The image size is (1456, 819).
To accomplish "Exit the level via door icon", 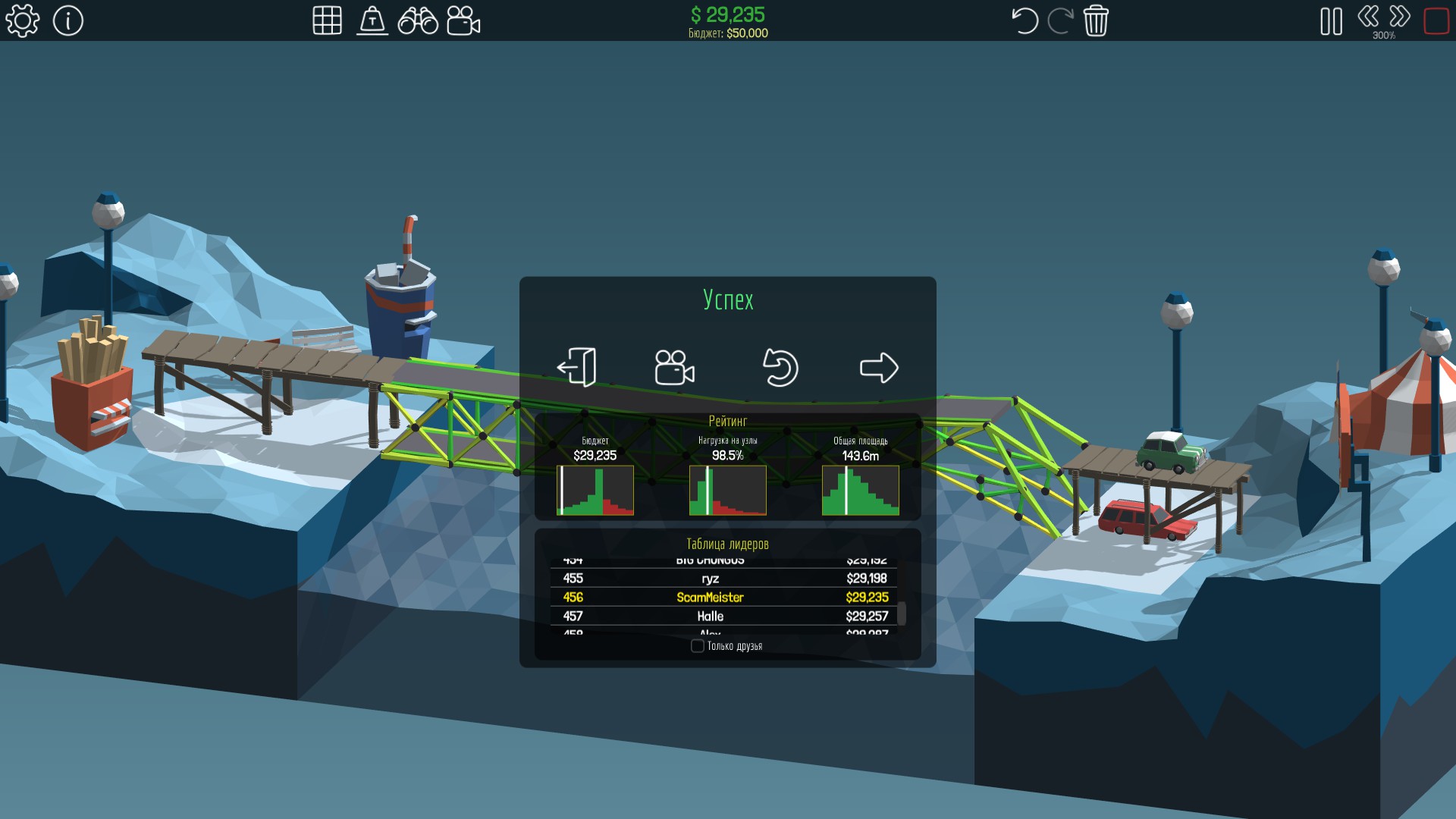I will (577, 368).
